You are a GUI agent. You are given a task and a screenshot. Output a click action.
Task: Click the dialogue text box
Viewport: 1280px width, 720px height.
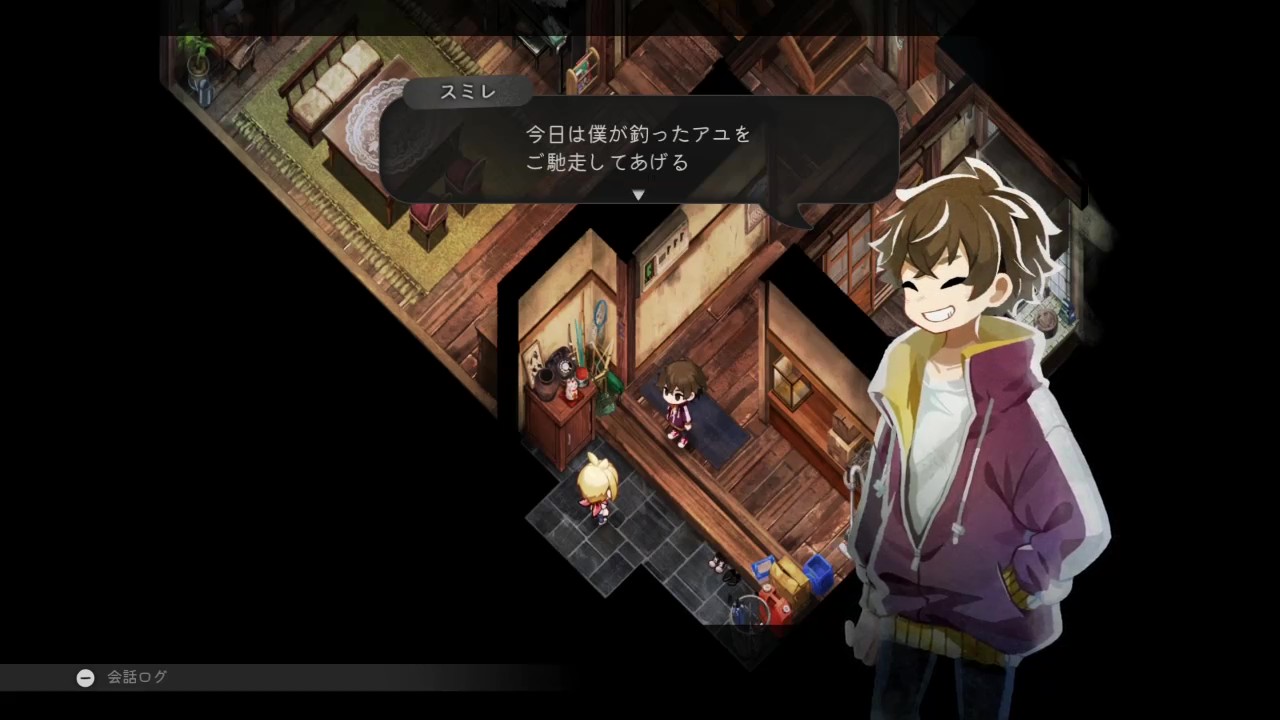[640, 148]
